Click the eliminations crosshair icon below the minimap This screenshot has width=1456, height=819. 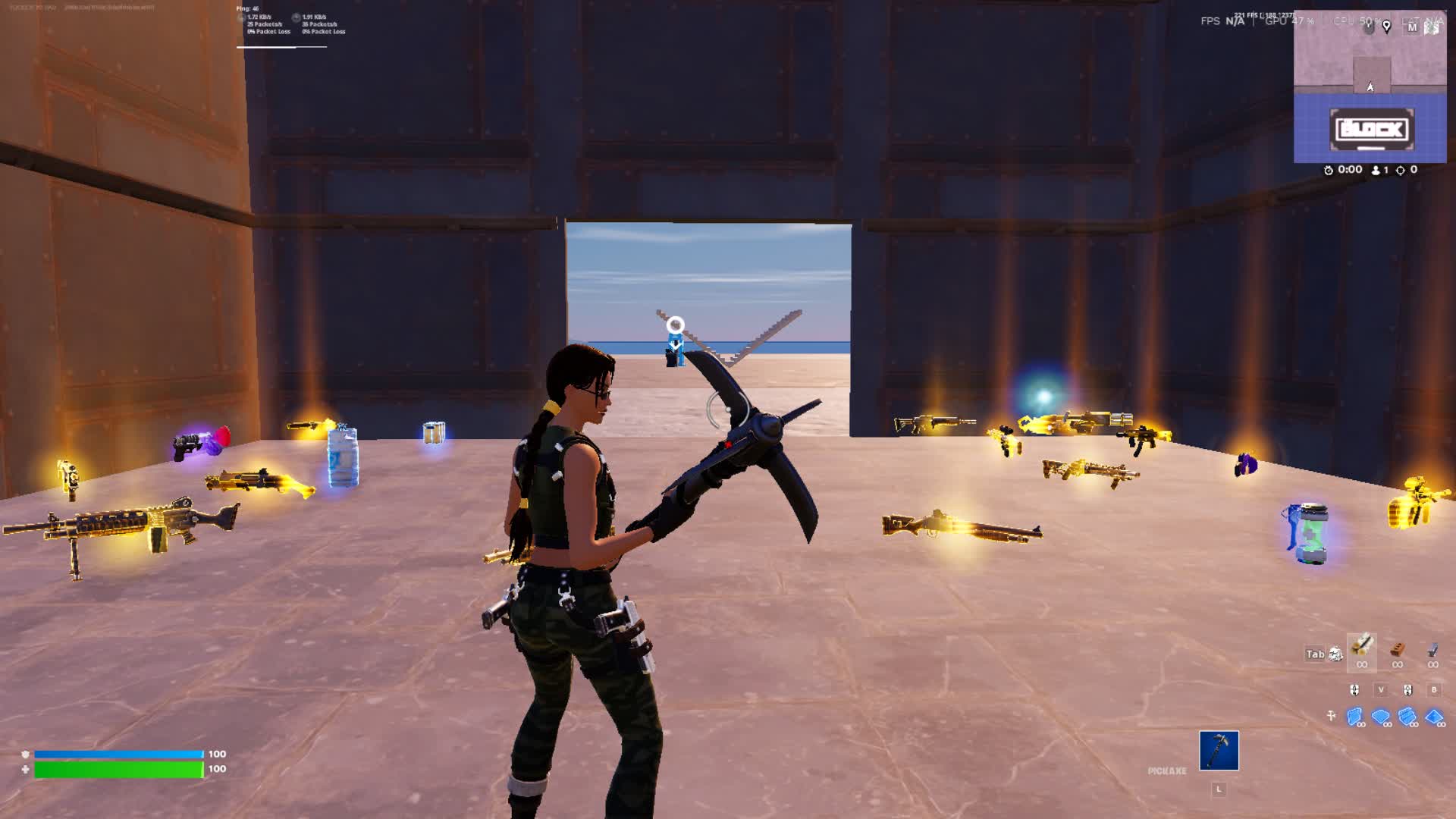click(x=1401, y=169)
